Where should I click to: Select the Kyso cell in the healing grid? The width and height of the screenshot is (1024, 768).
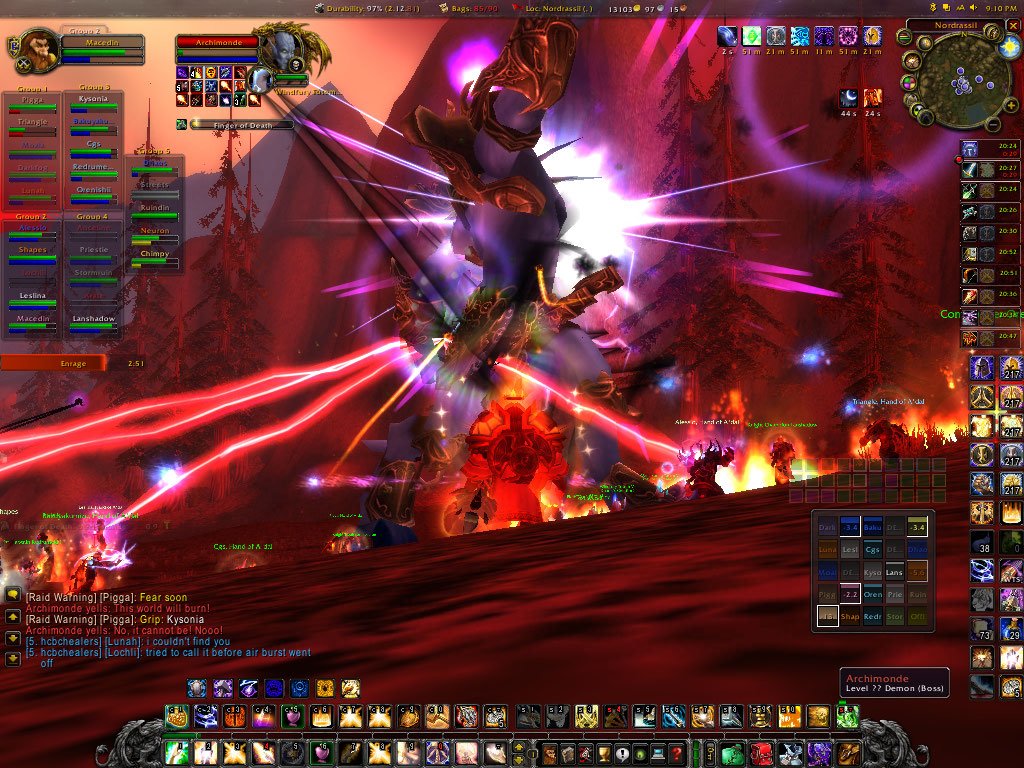(x=871, y=572)
